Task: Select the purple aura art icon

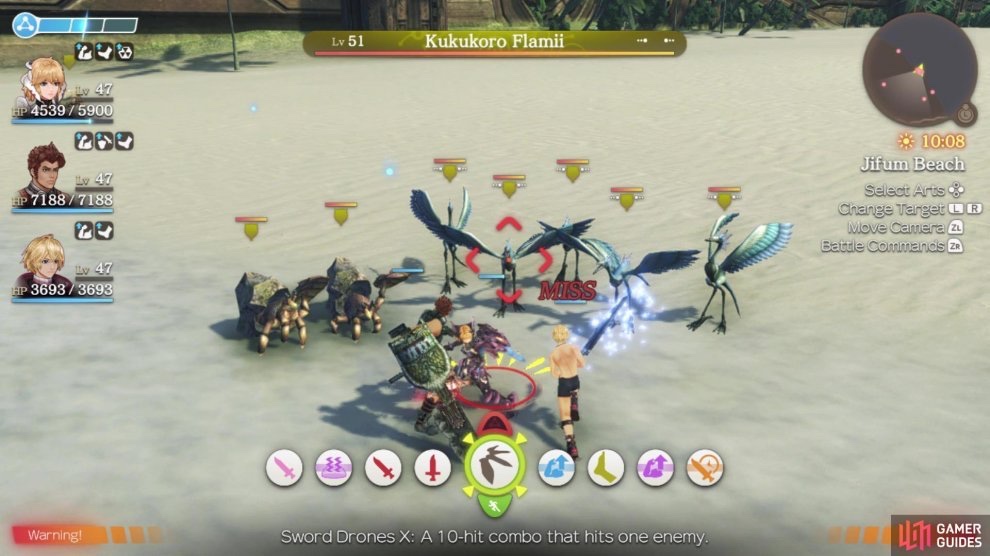Action: [333, 467]
